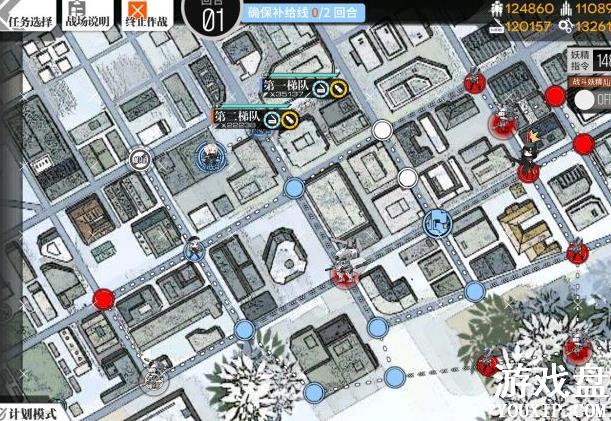Click the red enemy node on left road
The image size is (611, 421).
104,298
